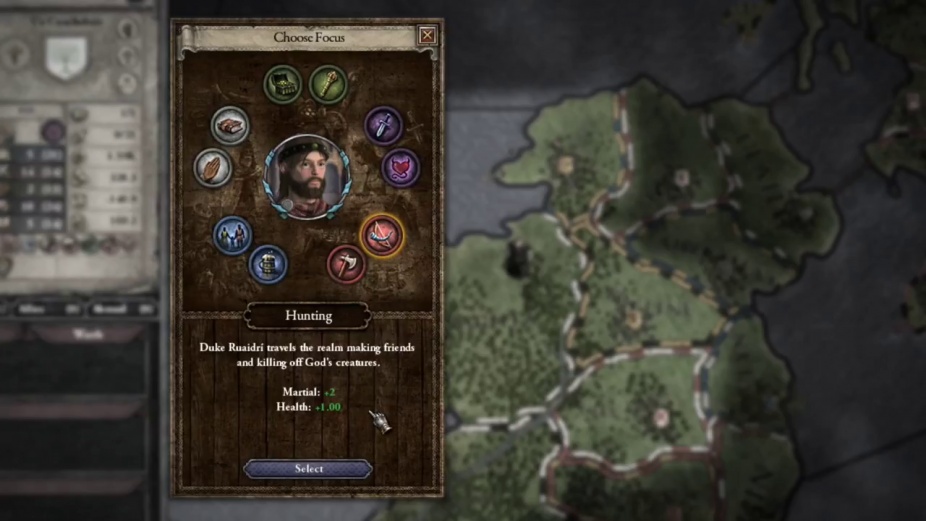The width and height of the screenshot is (926, 521).
Task: Select the family figures focus icon
Action: pos(233,236)
